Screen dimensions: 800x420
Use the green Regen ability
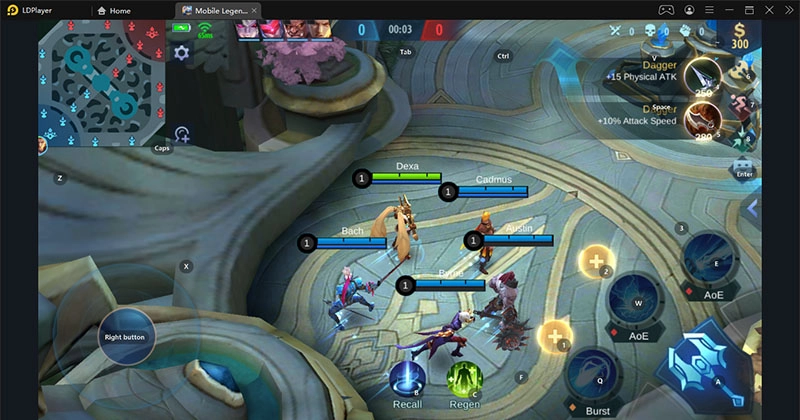[x=464, y=381]
